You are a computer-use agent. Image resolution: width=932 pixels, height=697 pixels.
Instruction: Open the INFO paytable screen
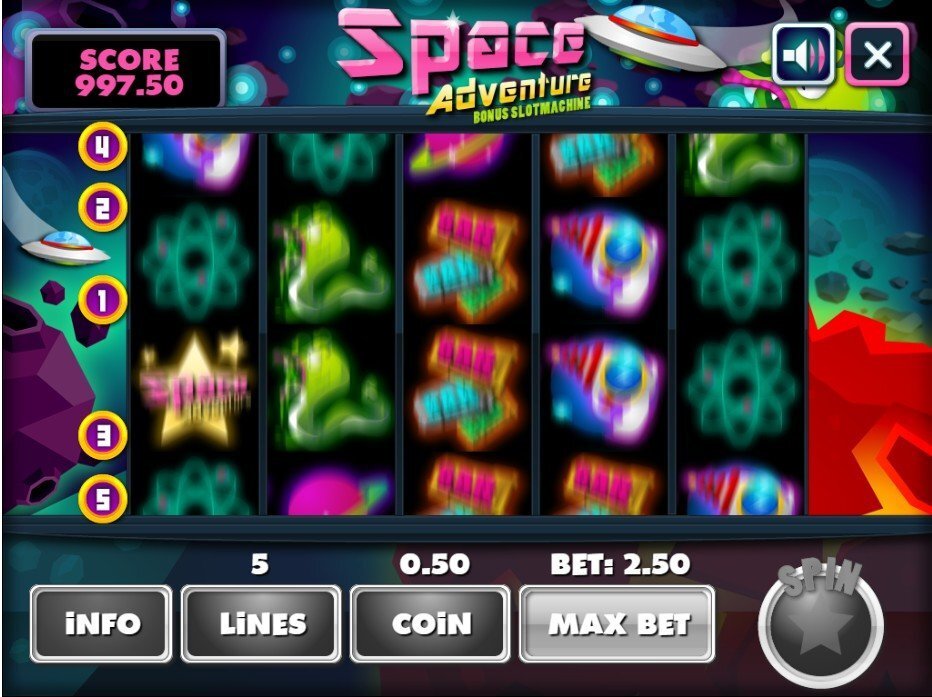pos(102,625)
